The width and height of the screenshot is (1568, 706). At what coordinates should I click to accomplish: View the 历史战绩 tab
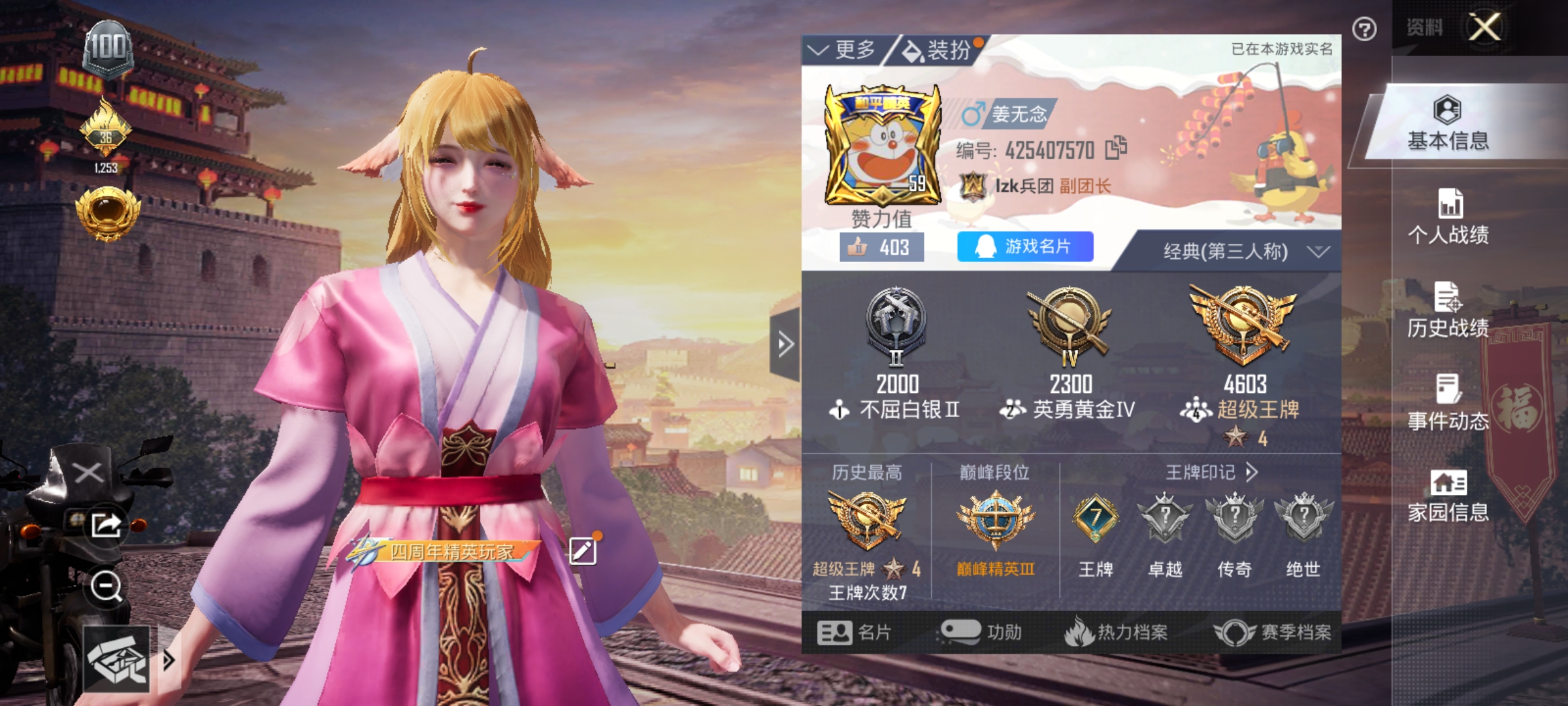tap(1448, 311)
